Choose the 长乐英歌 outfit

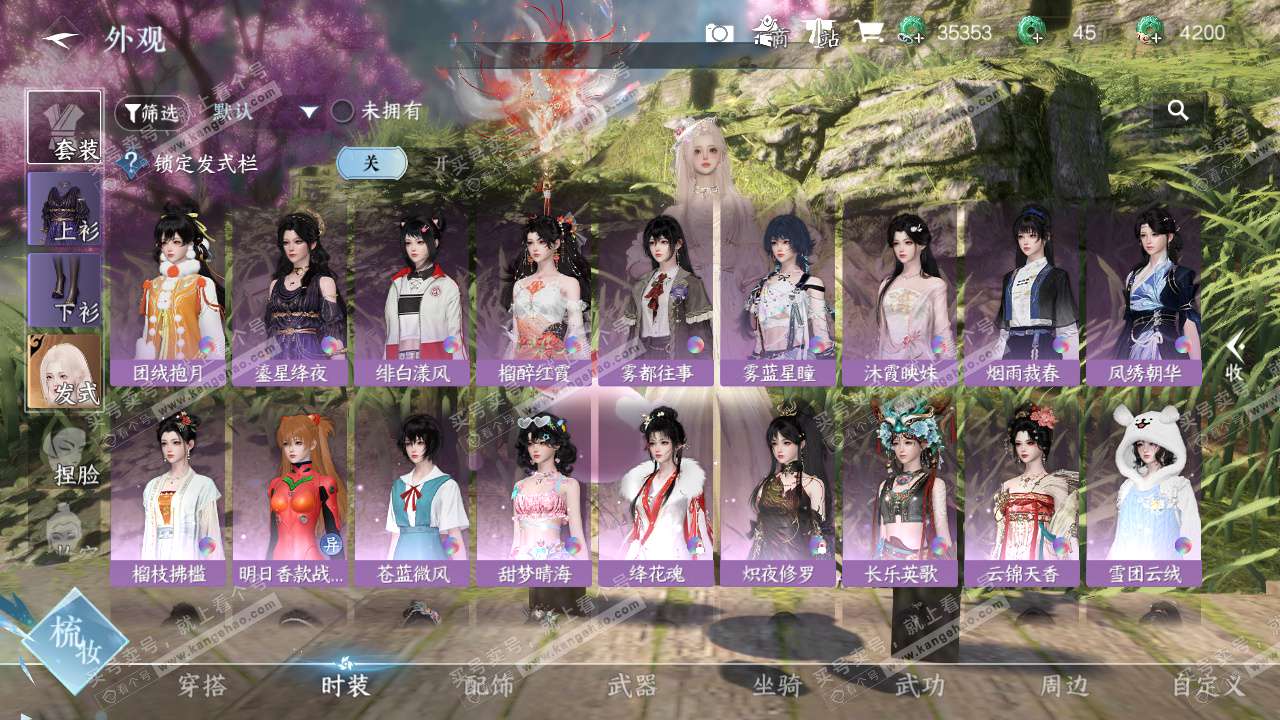click(x=900, y=493)
